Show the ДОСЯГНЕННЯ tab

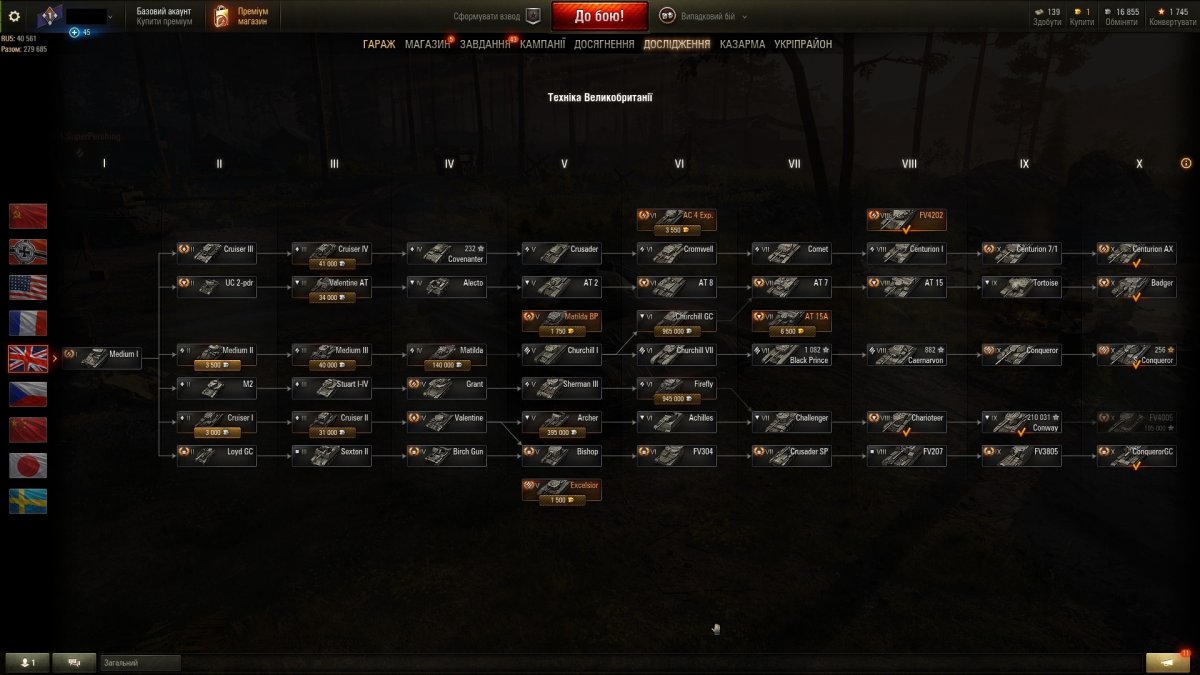[604, 44]
